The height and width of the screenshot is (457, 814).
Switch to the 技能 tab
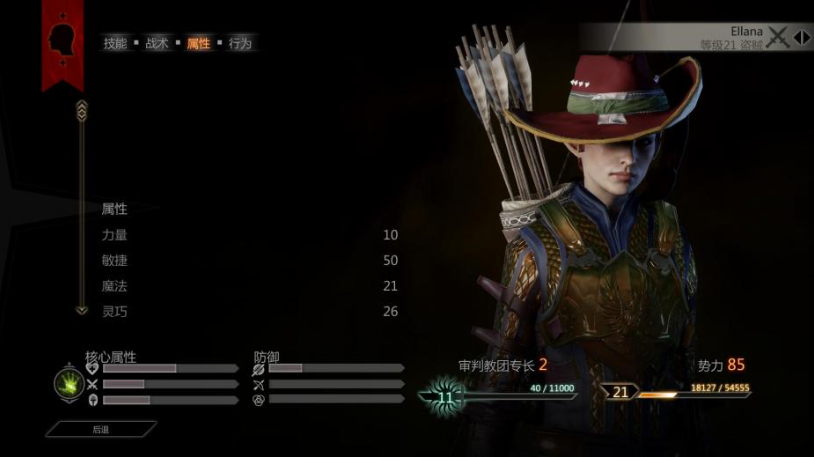[115, 44]
